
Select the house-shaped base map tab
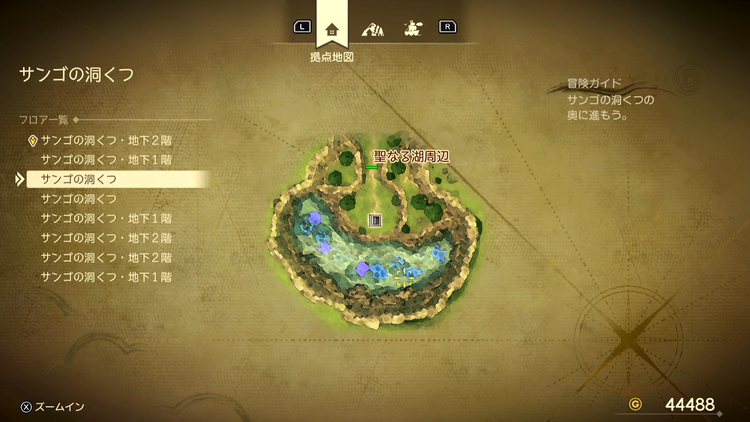click(x=332, y=28)
